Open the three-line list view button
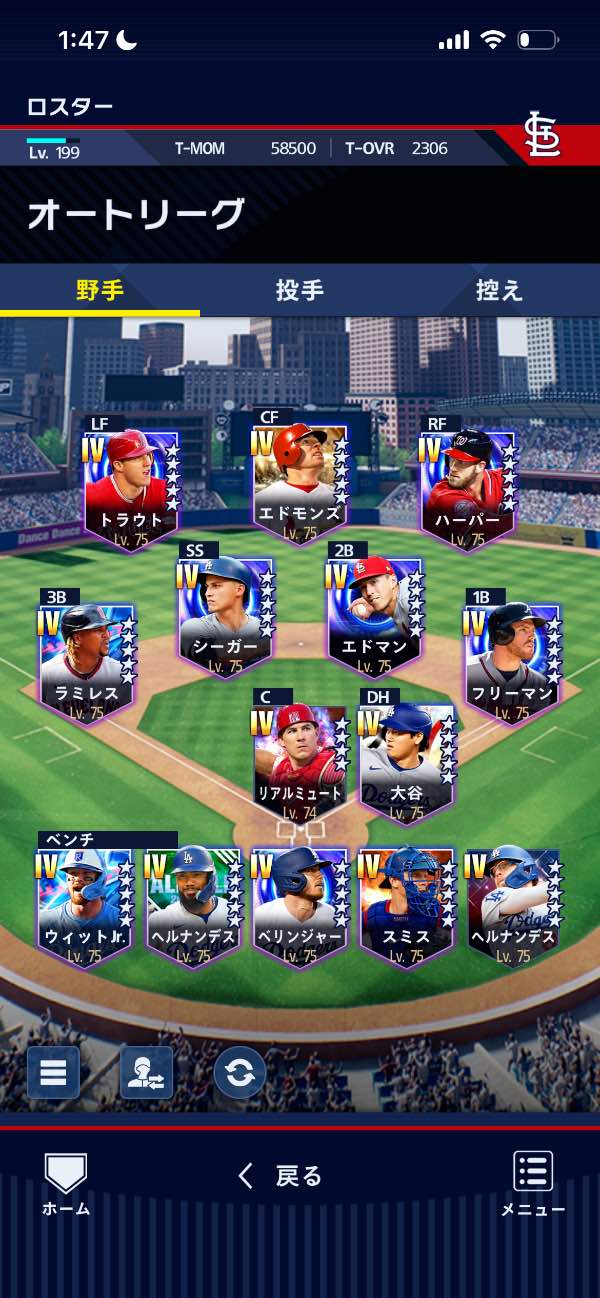This screenshot has width=600, height=1298. [x=53, y=1073]
